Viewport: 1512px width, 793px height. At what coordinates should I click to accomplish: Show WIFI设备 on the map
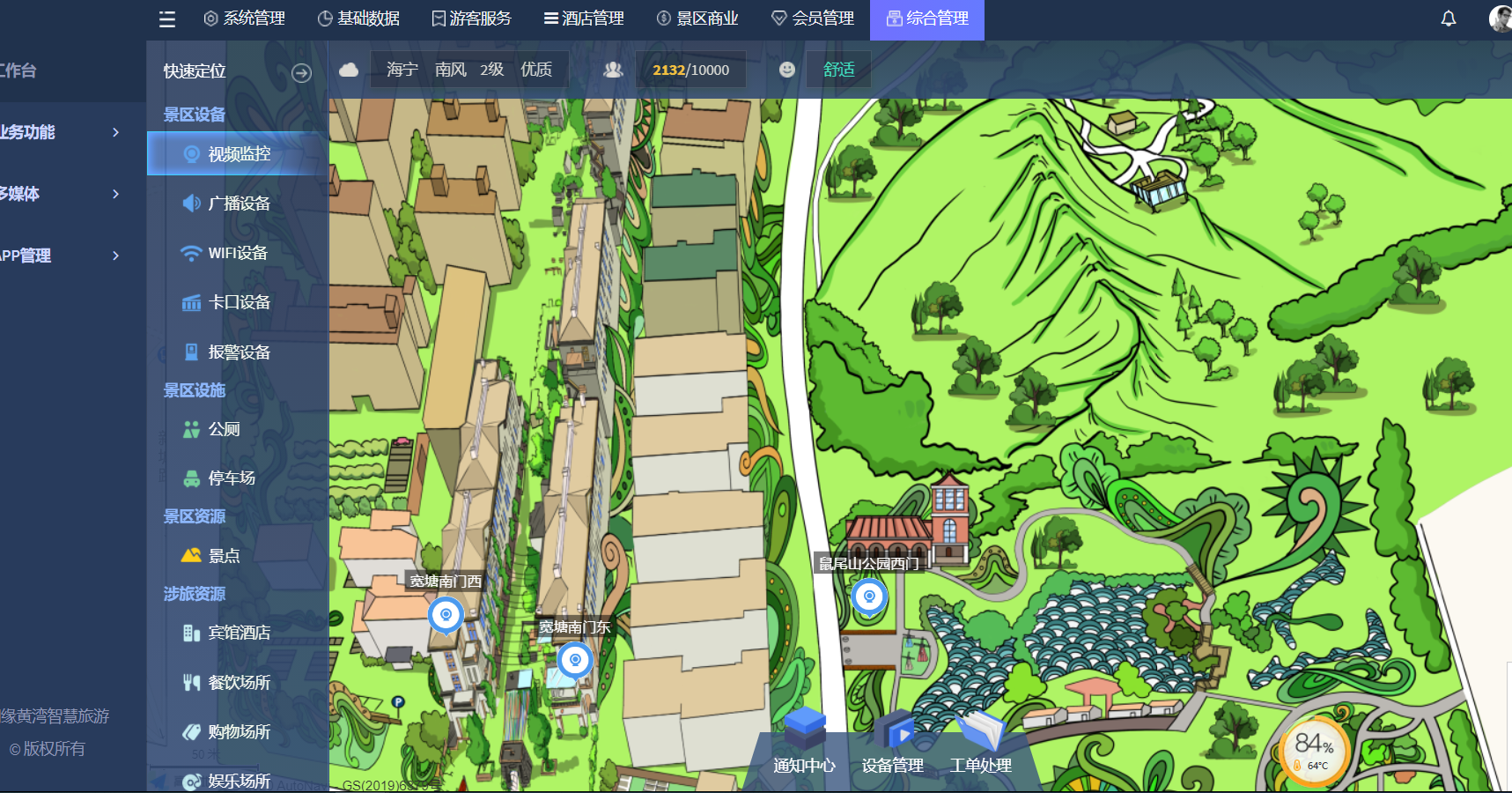[236, 253]
